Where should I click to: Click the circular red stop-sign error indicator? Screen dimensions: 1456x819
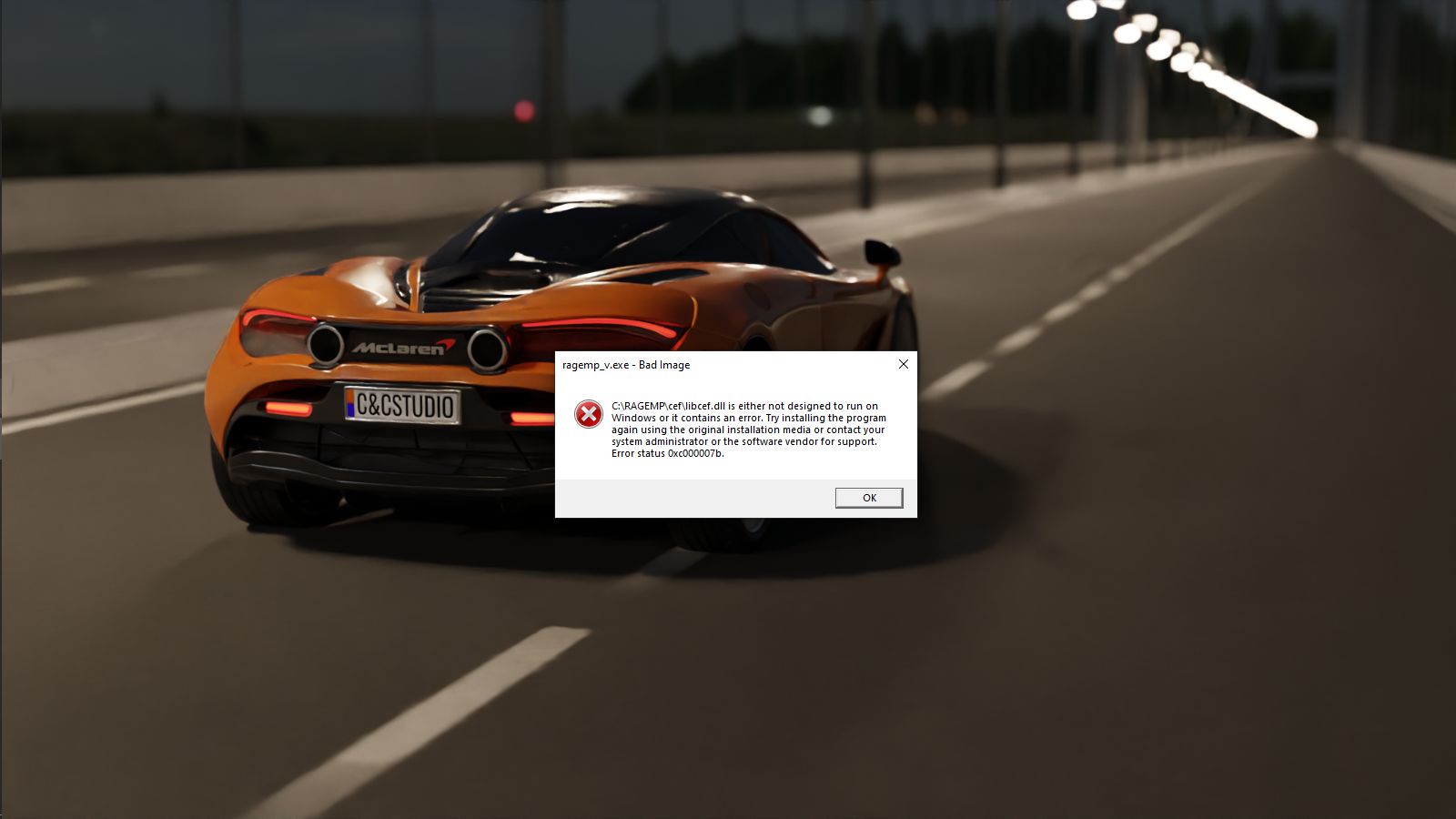(588, 413)
